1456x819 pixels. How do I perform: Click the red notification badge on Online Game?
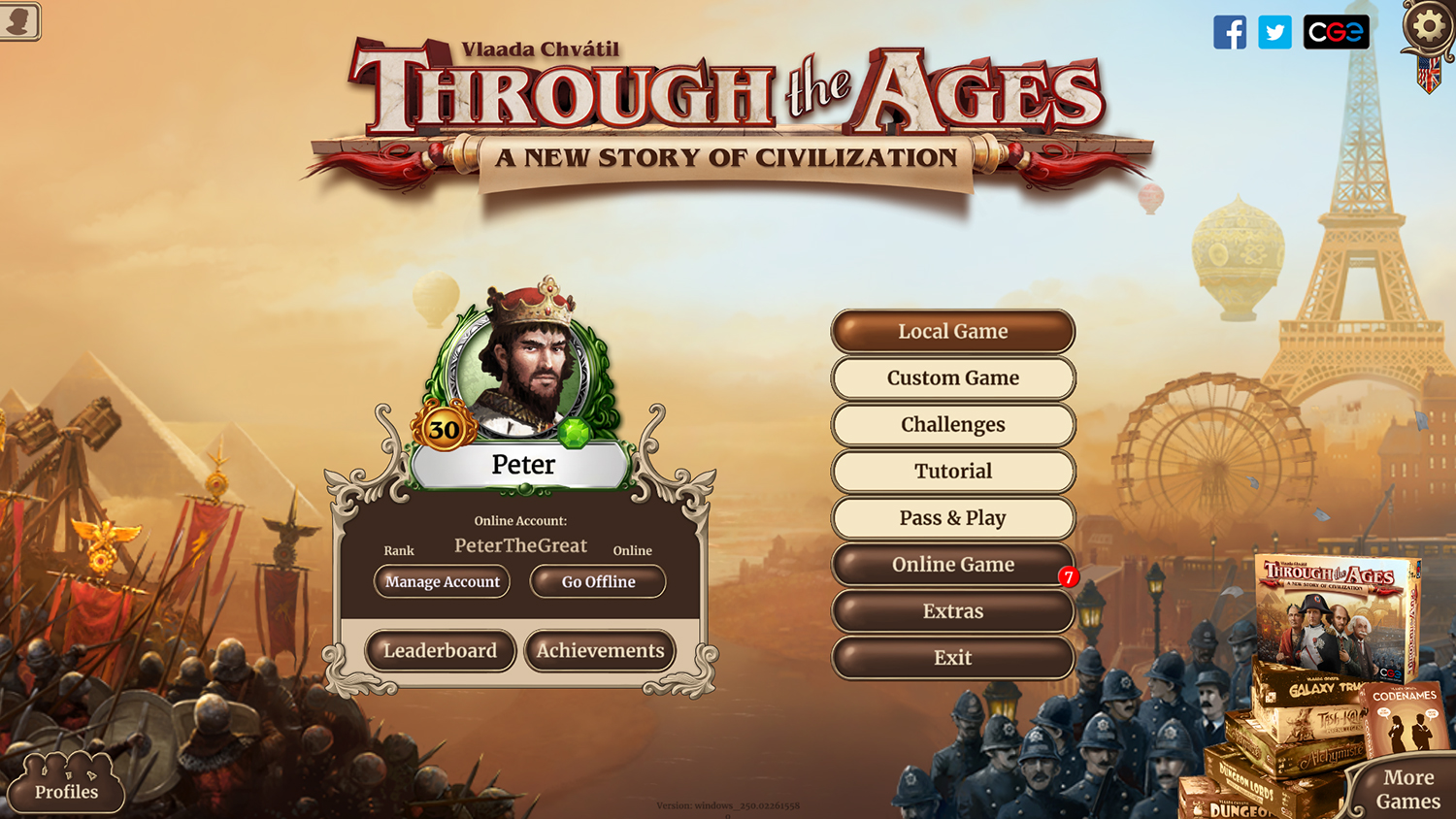[1068, 576]
